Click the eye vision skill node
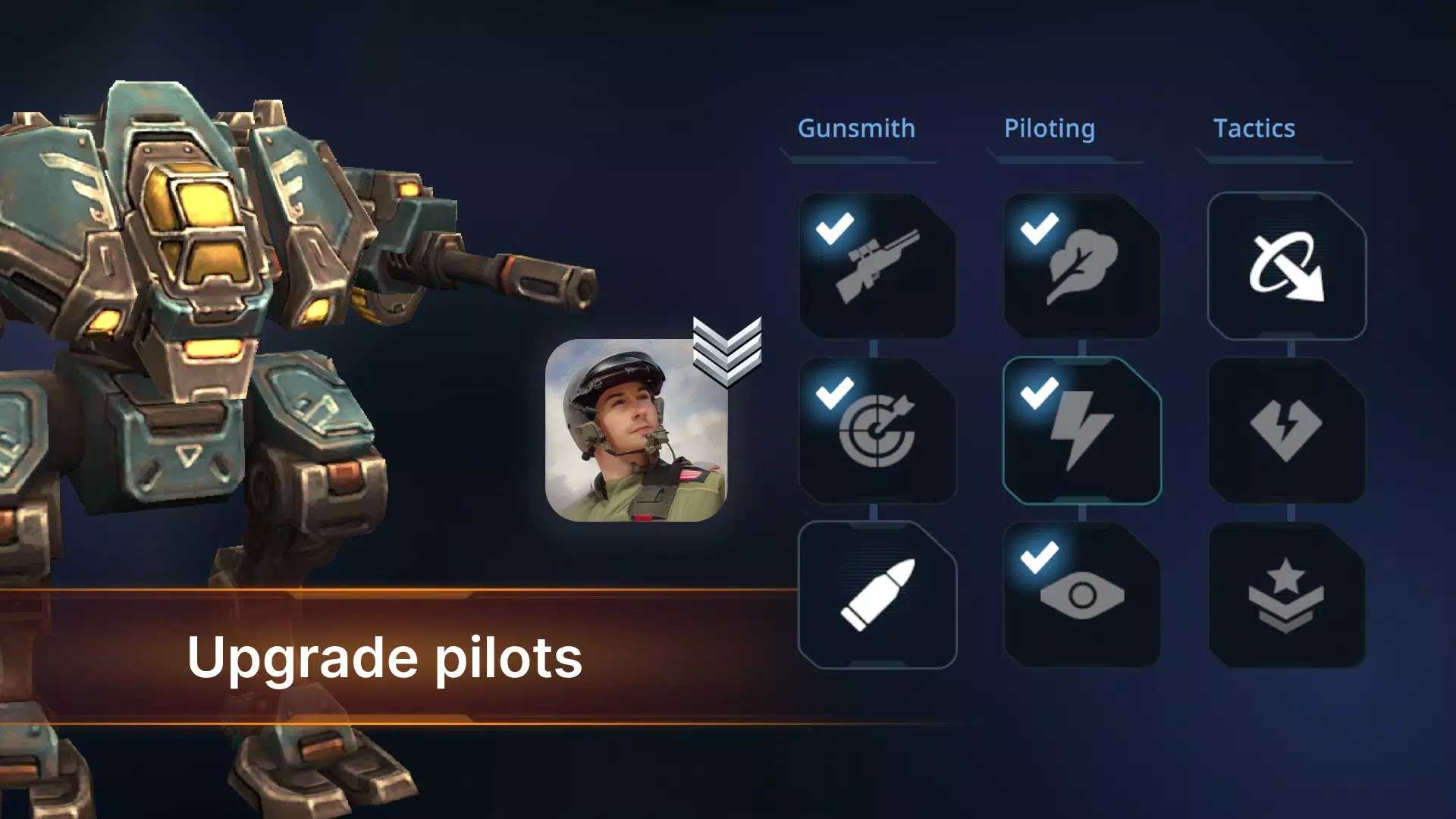 pos(1081,595)
